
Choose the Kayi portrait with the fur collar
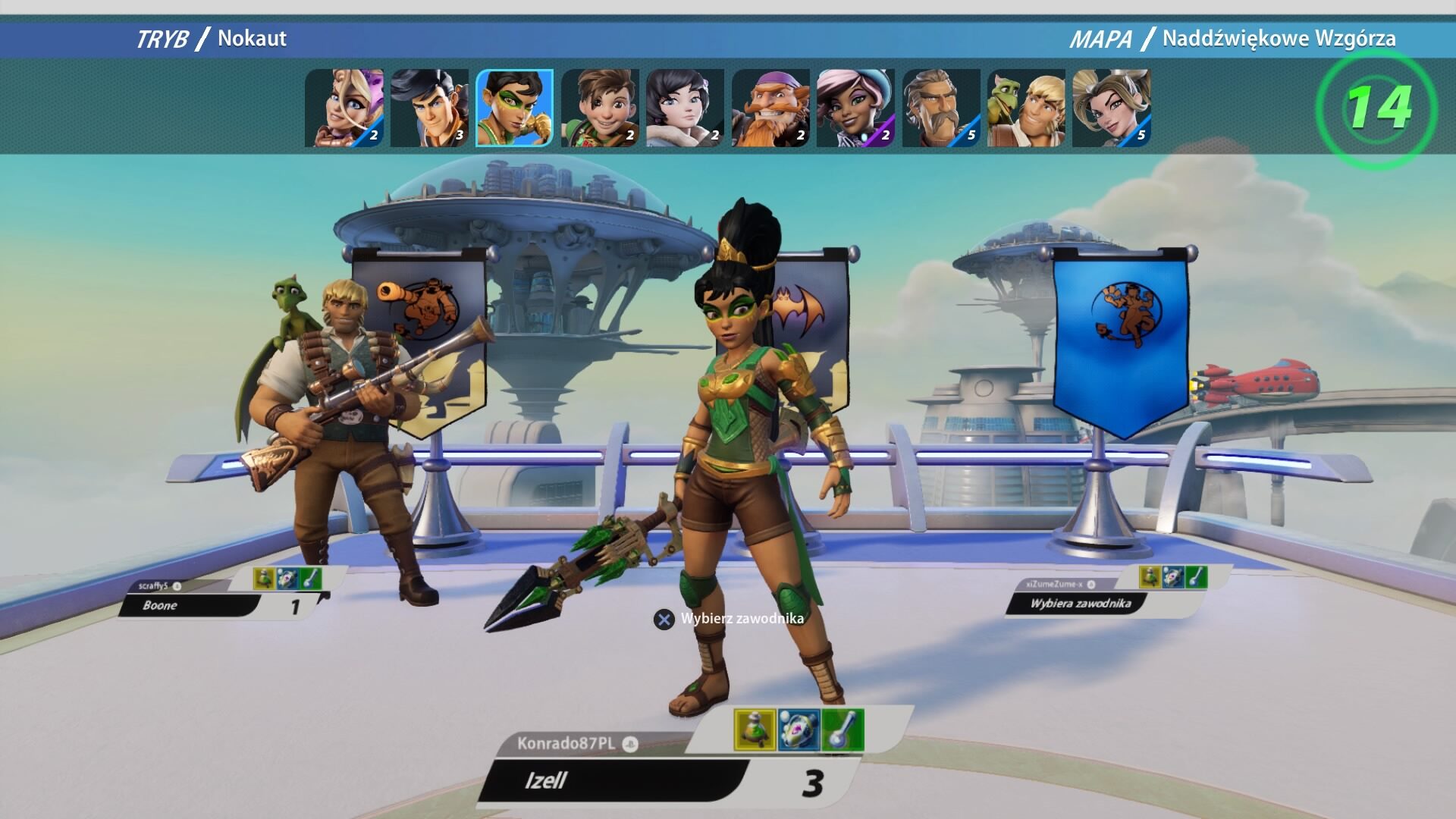(685, 108)
